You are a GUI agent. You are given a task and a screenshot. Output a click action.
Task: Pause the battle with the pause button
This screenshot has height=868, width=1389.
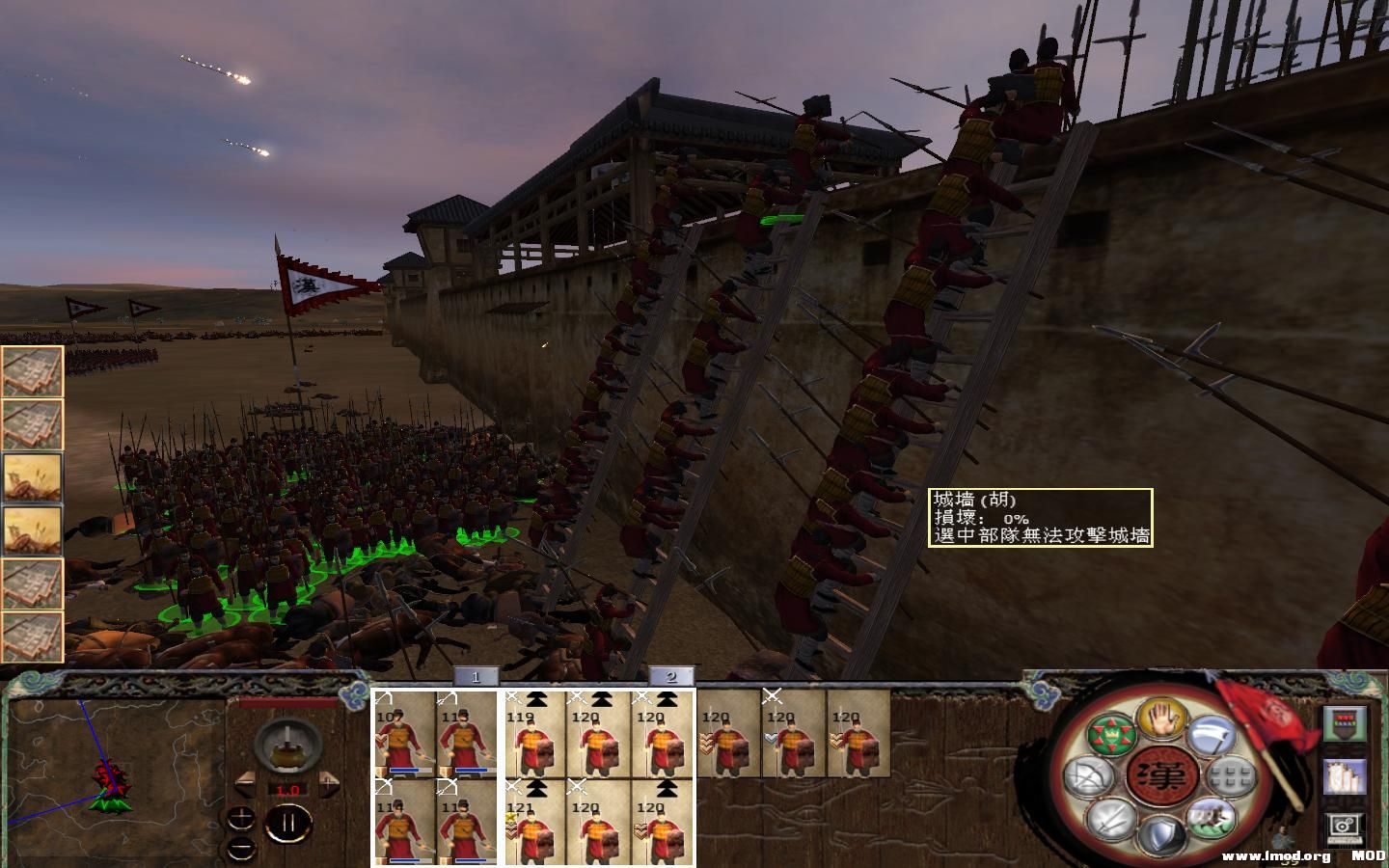pyautogui.click(x=288, y=823)
